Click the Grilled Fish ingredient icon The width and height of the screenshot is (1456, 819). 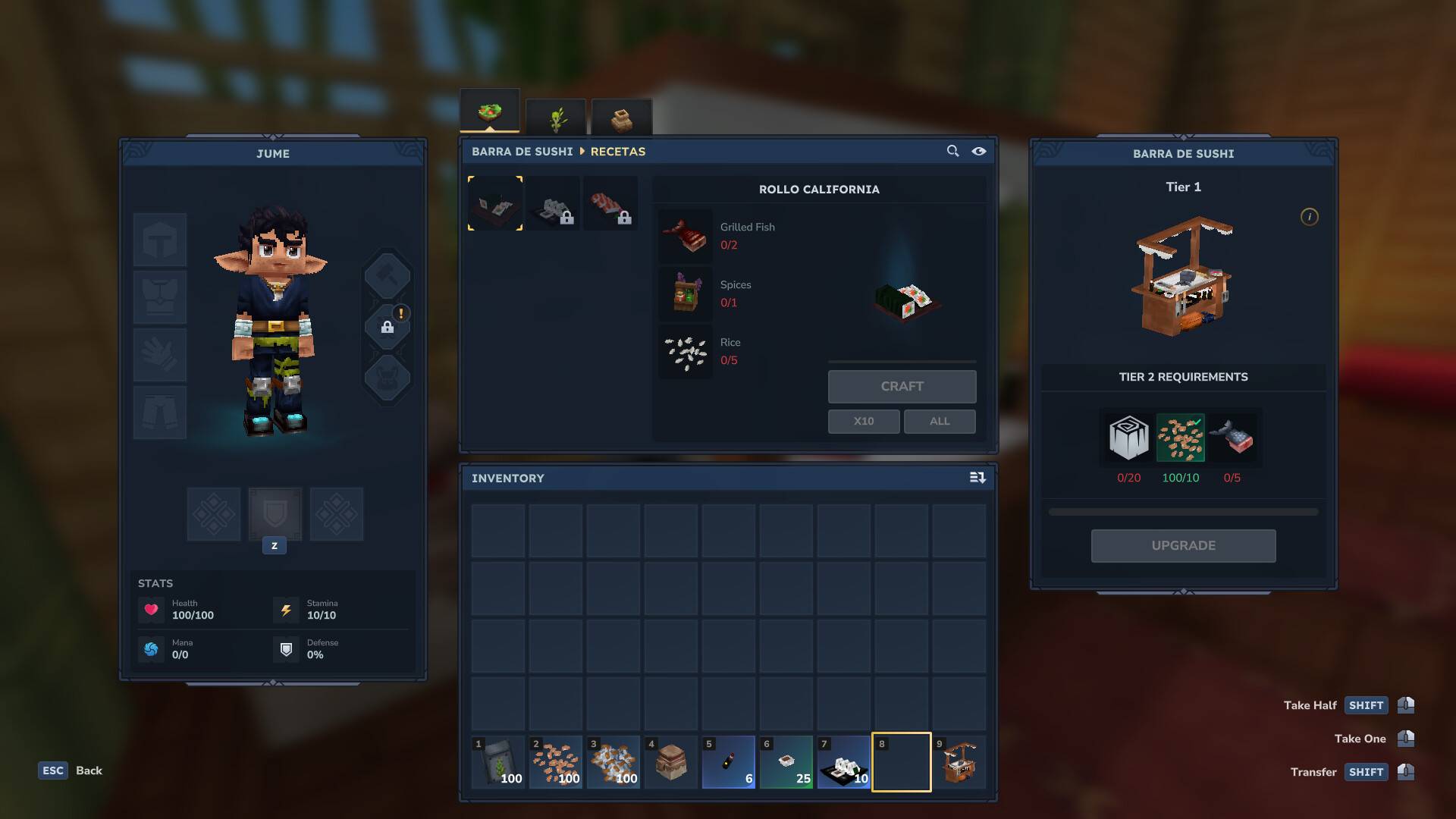coord(686,236)
